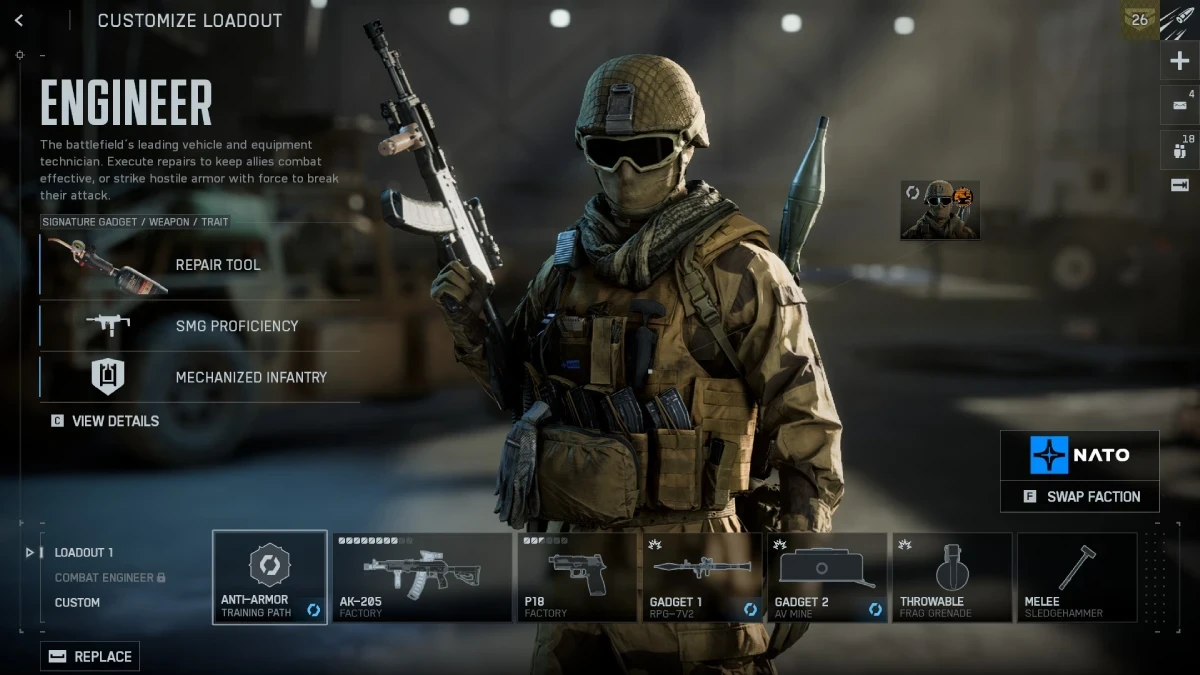Click the Replace button
The height and width of the screenshot is (675, 1200).
point(90,656)
